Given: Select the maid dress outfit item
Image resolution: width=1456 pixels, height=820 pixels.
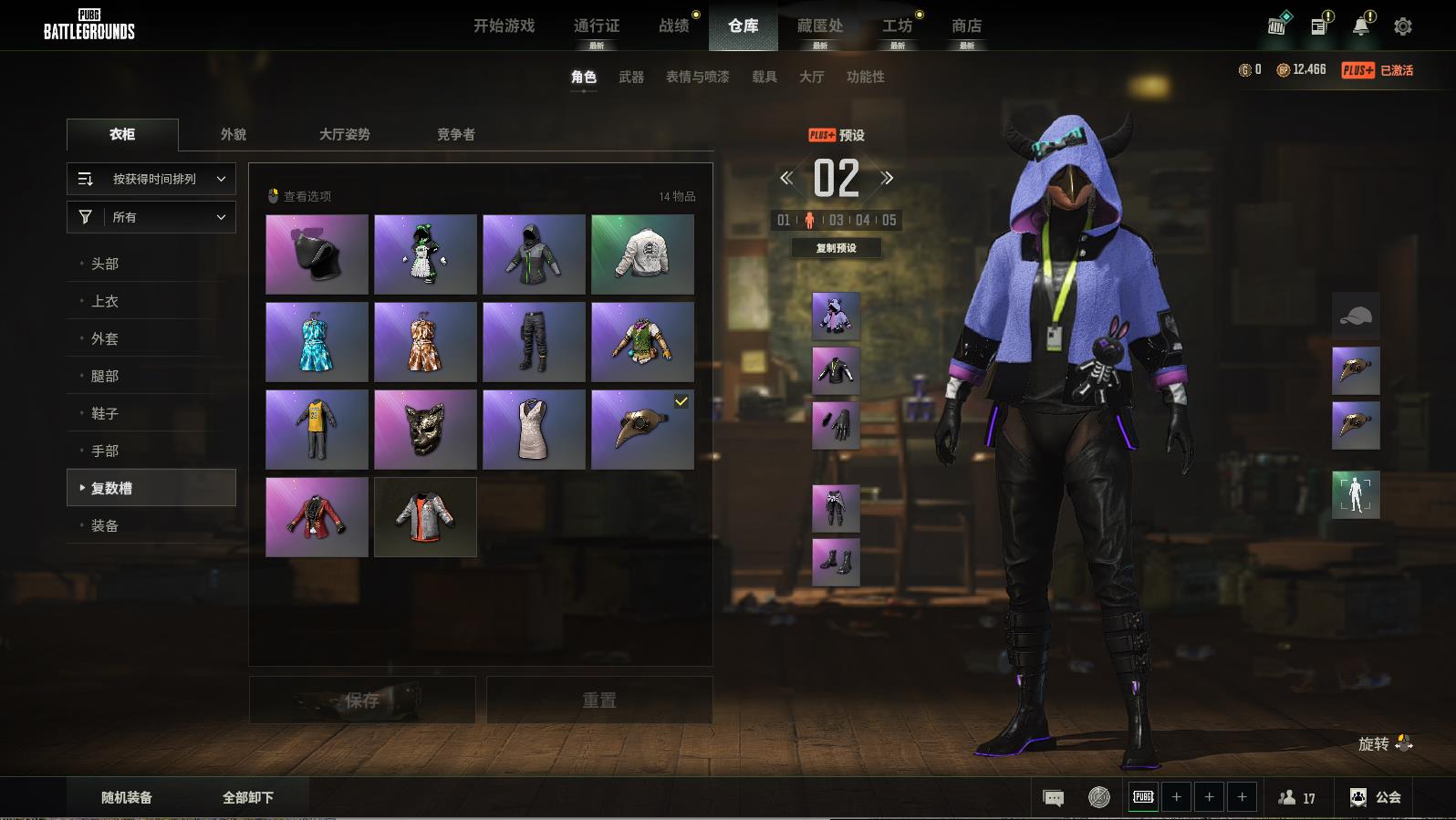Looking at the screenshot, I should 425,254.
